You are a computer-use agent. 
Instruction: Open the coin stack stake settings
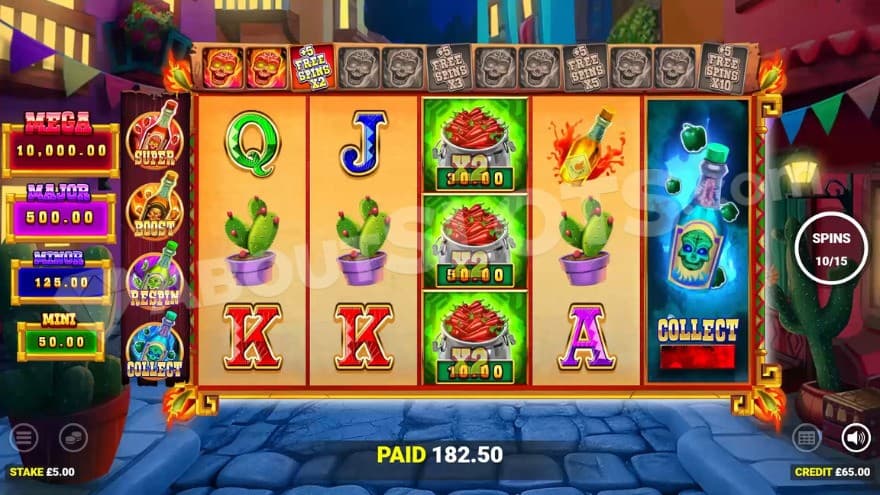(73, 438)
